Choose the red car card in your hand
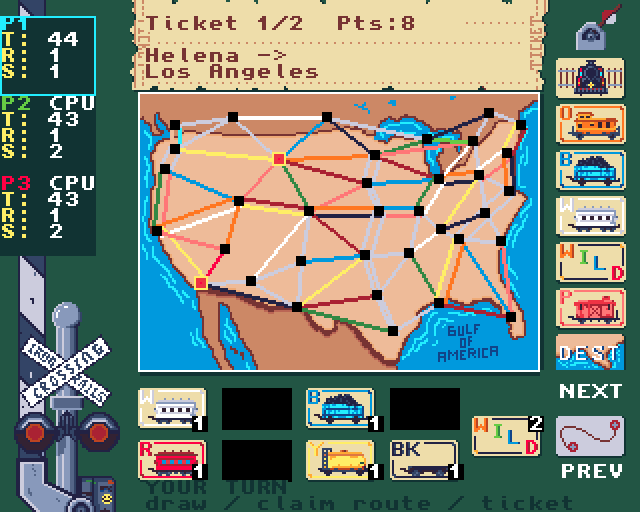 173,460
